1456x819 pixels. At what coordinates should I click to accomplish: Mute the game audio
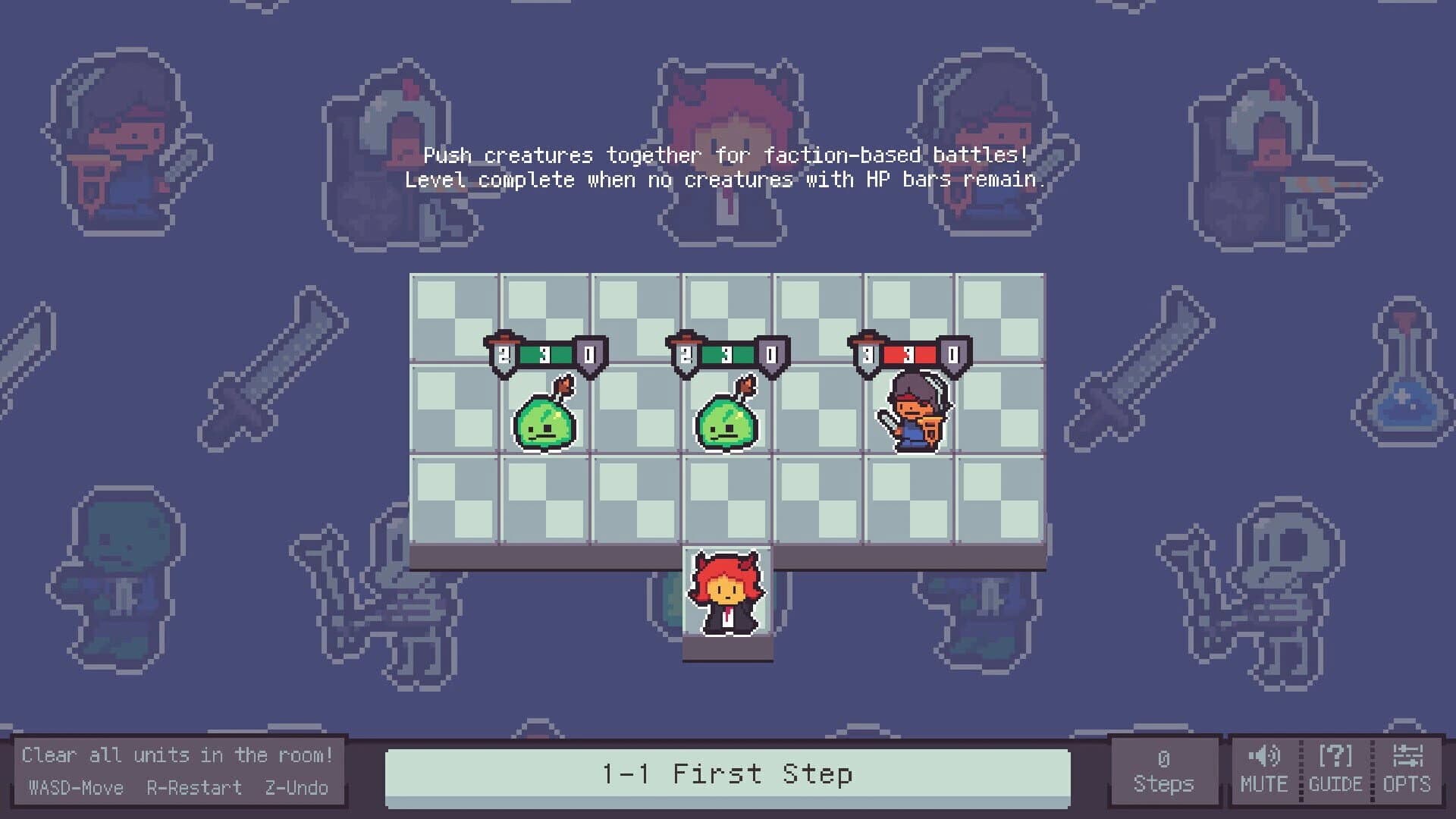1264,770
